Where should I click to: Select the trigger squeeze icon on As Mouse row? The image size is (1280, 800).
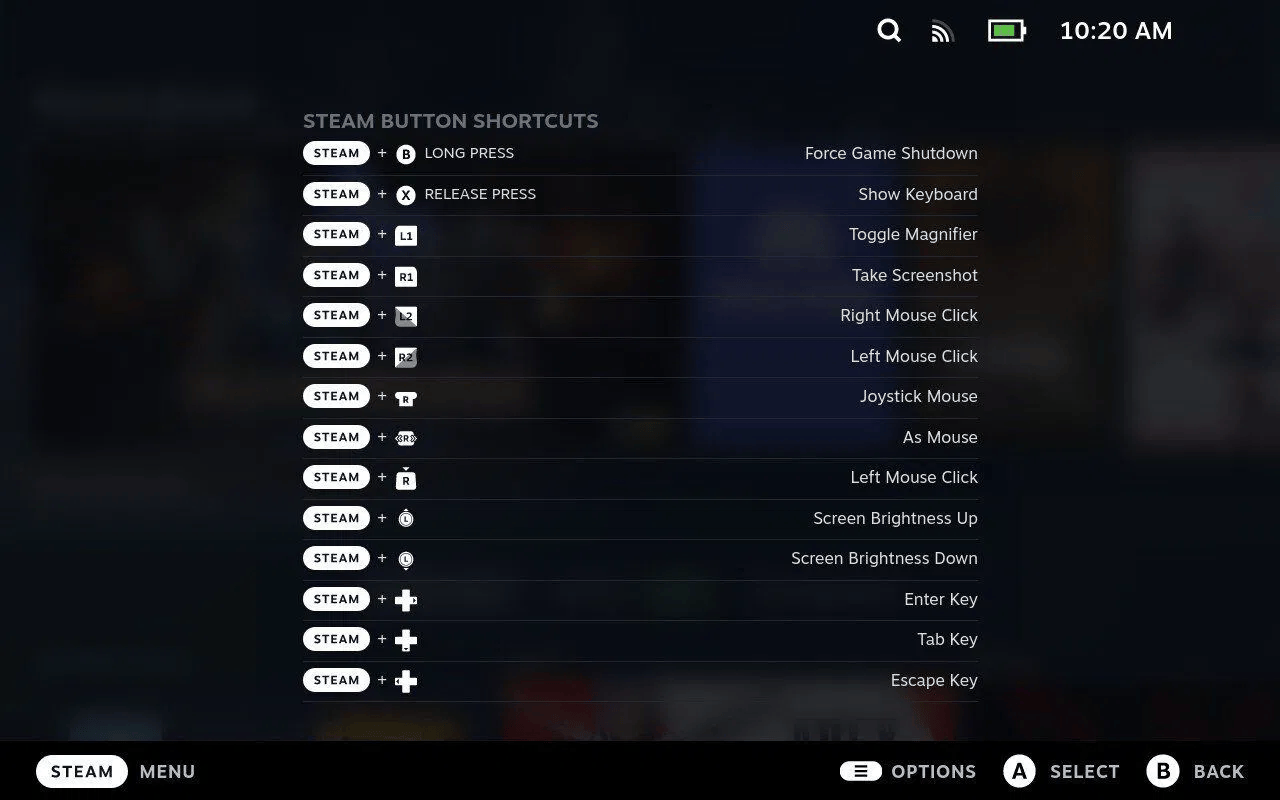point(405,437)
